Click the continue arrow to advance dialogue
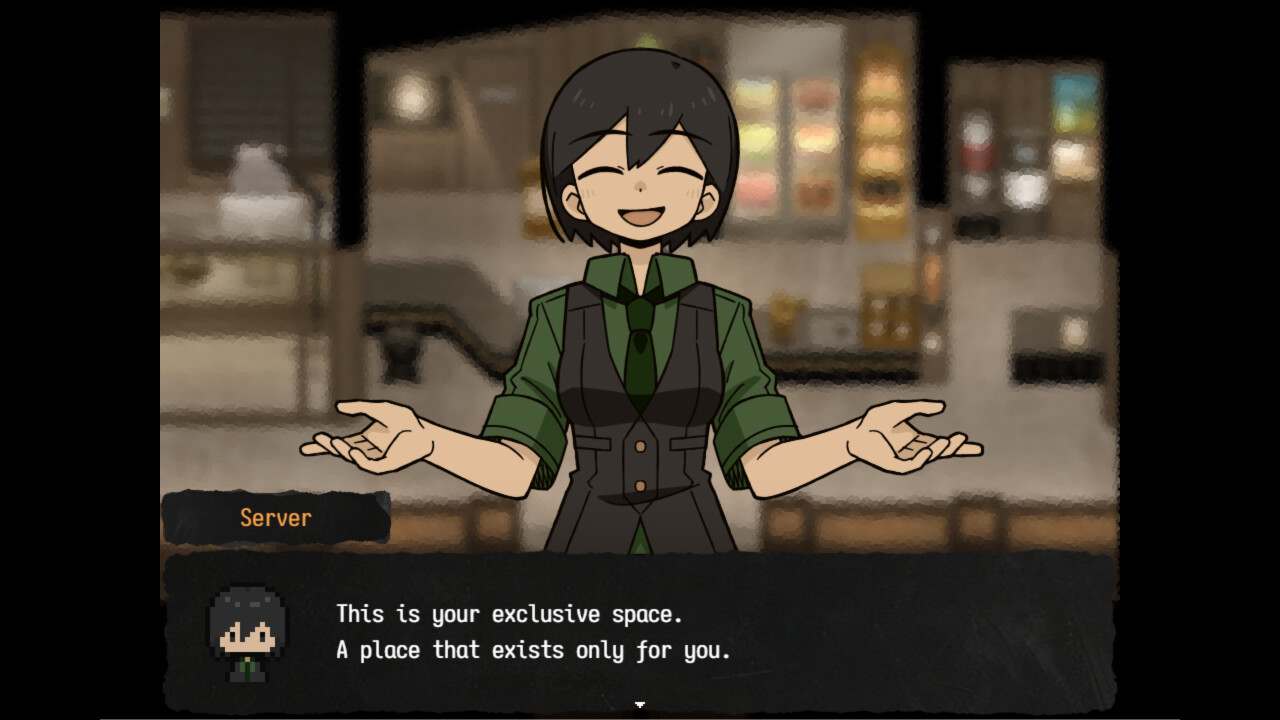 tap(639, 705)
